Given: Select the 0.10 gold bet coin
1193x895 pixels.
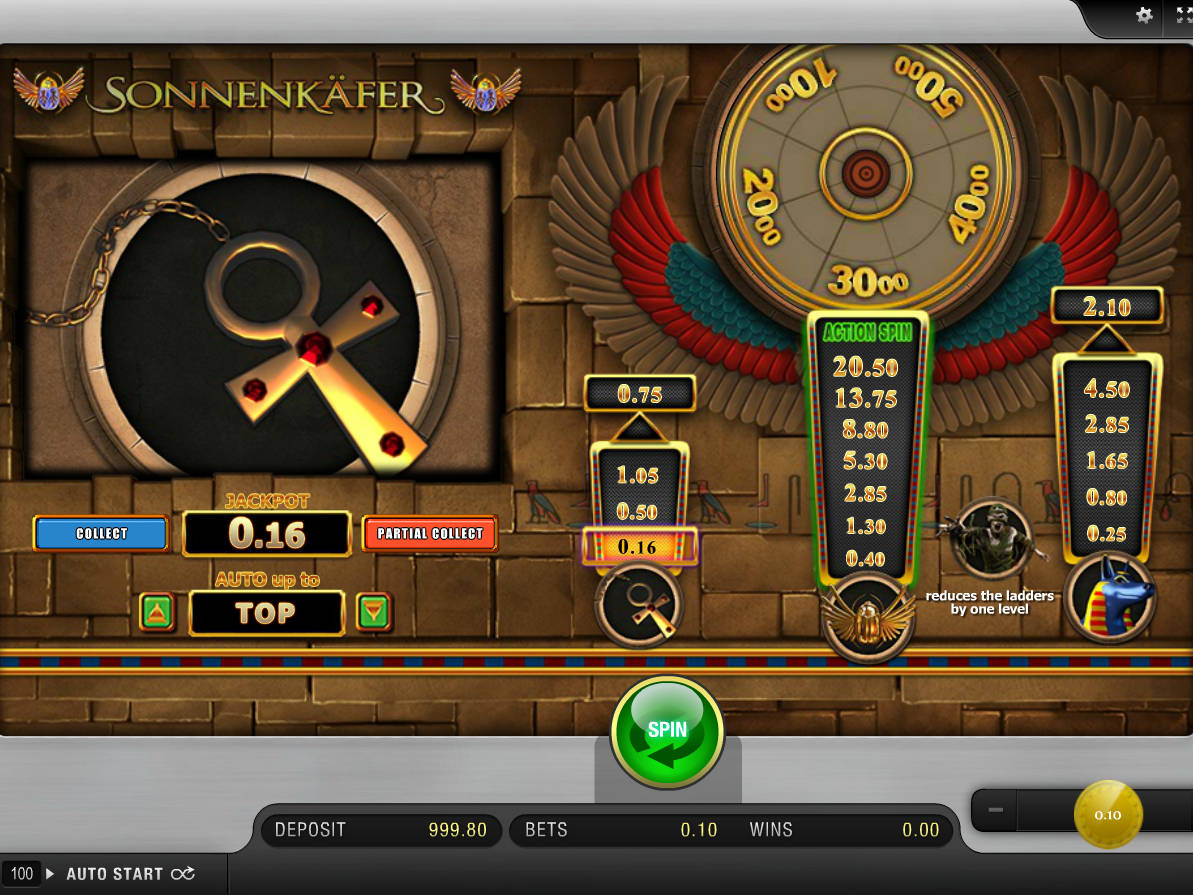Looking at the screenshot, I should [x=1107, y=814].
